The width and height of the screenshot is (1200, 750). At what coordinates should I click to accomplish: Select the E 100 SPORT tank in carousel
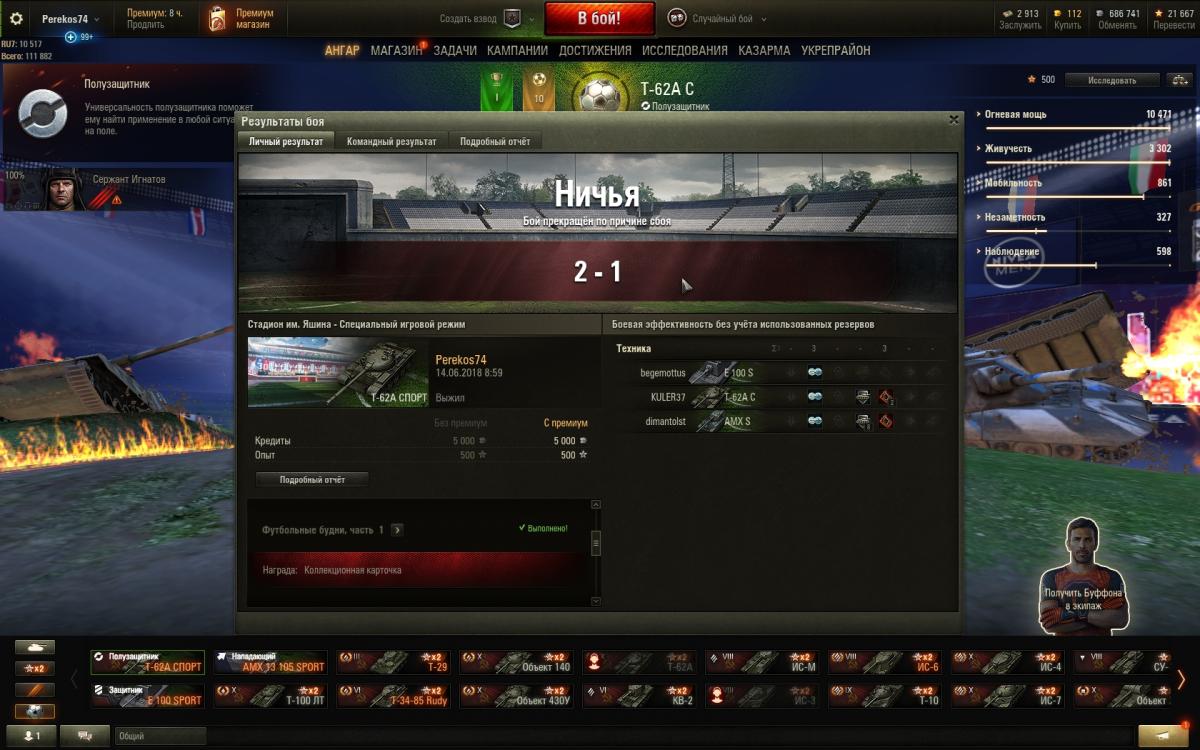click(147, 696)
